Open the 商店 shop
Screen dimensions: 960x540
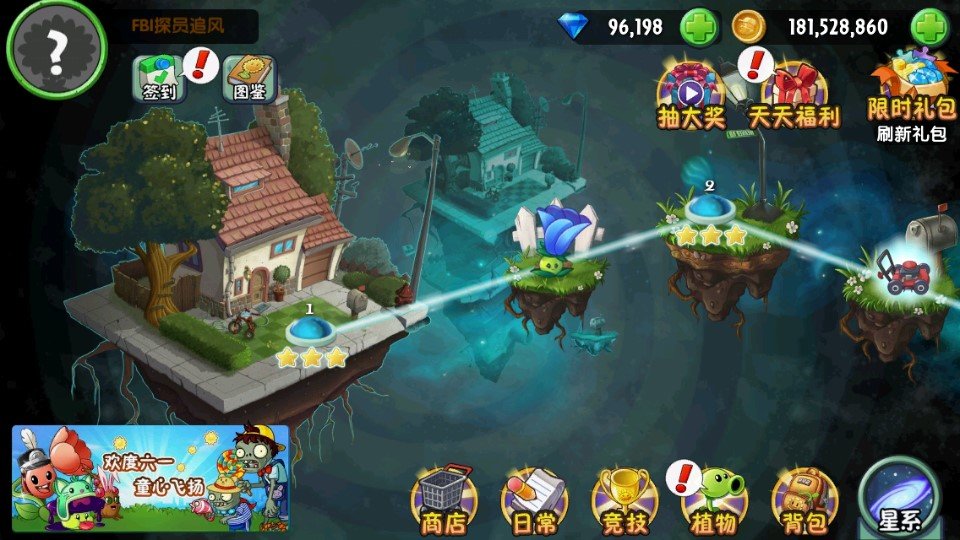click(x=444, y=497)
